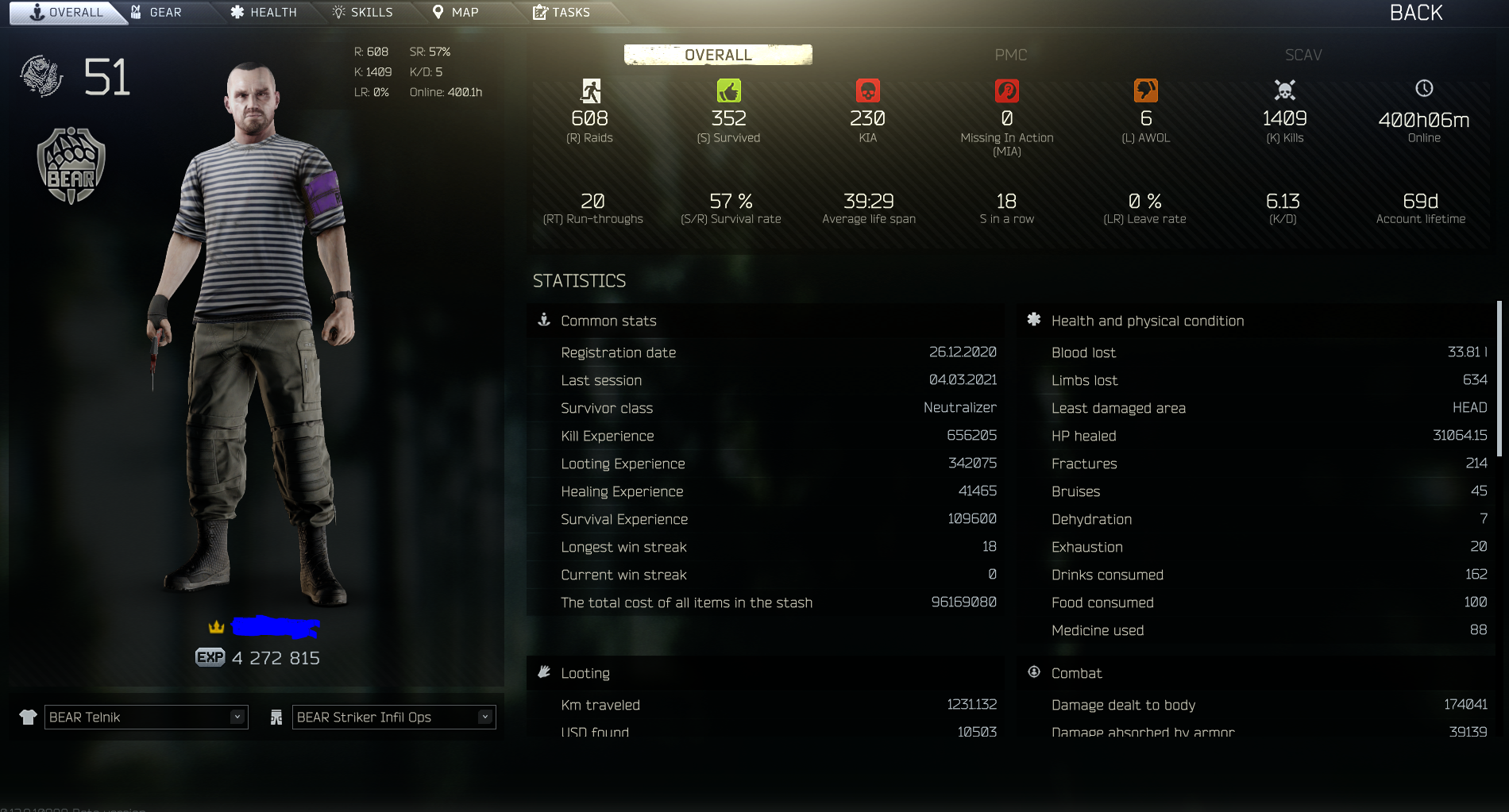Click the BACK button
Image resolution: width=1509 pixels, height=812 pixels.
[x=1415, y=13]
